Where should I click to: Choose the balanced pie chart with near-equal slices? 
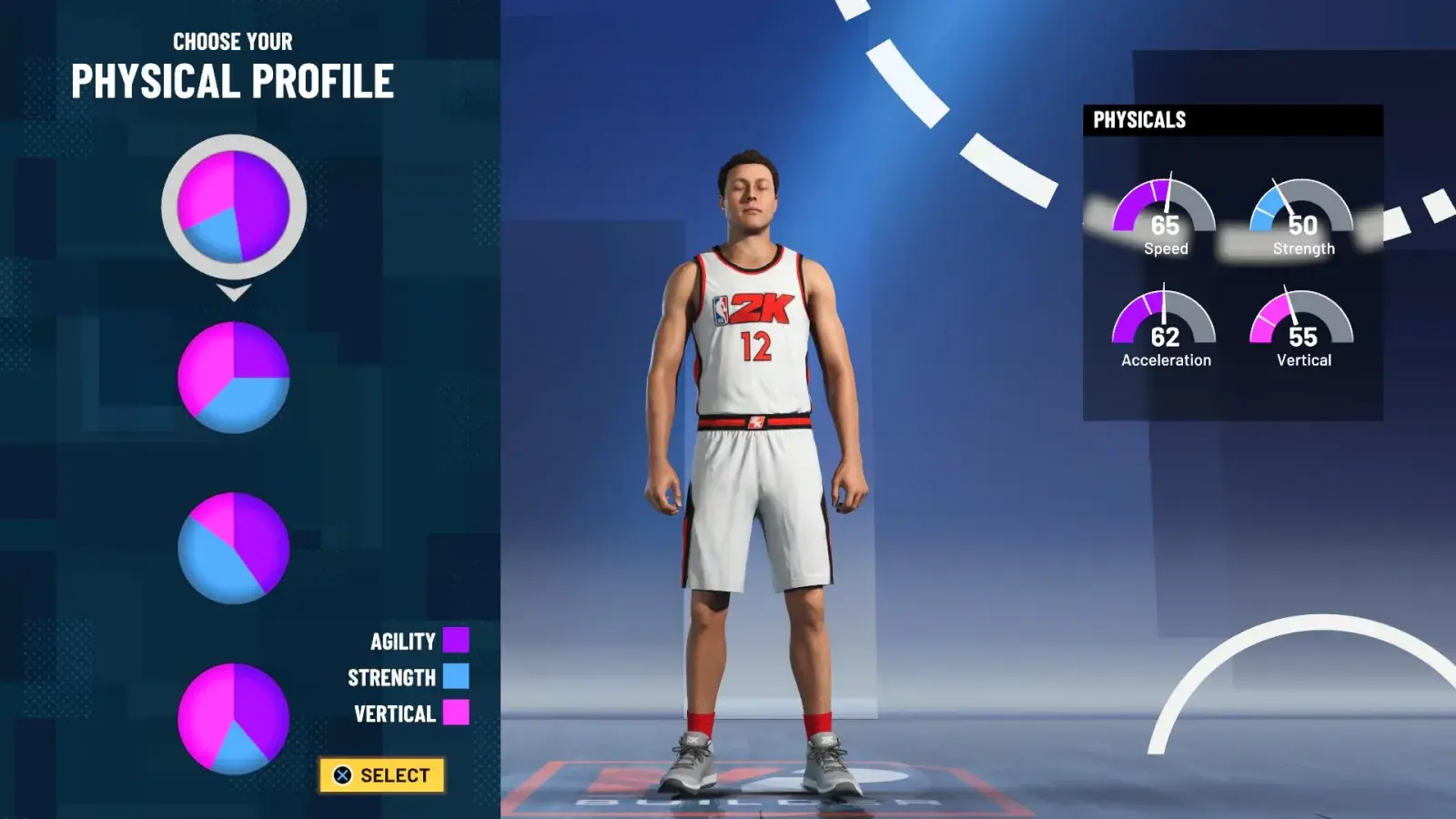tap(234, 377)
